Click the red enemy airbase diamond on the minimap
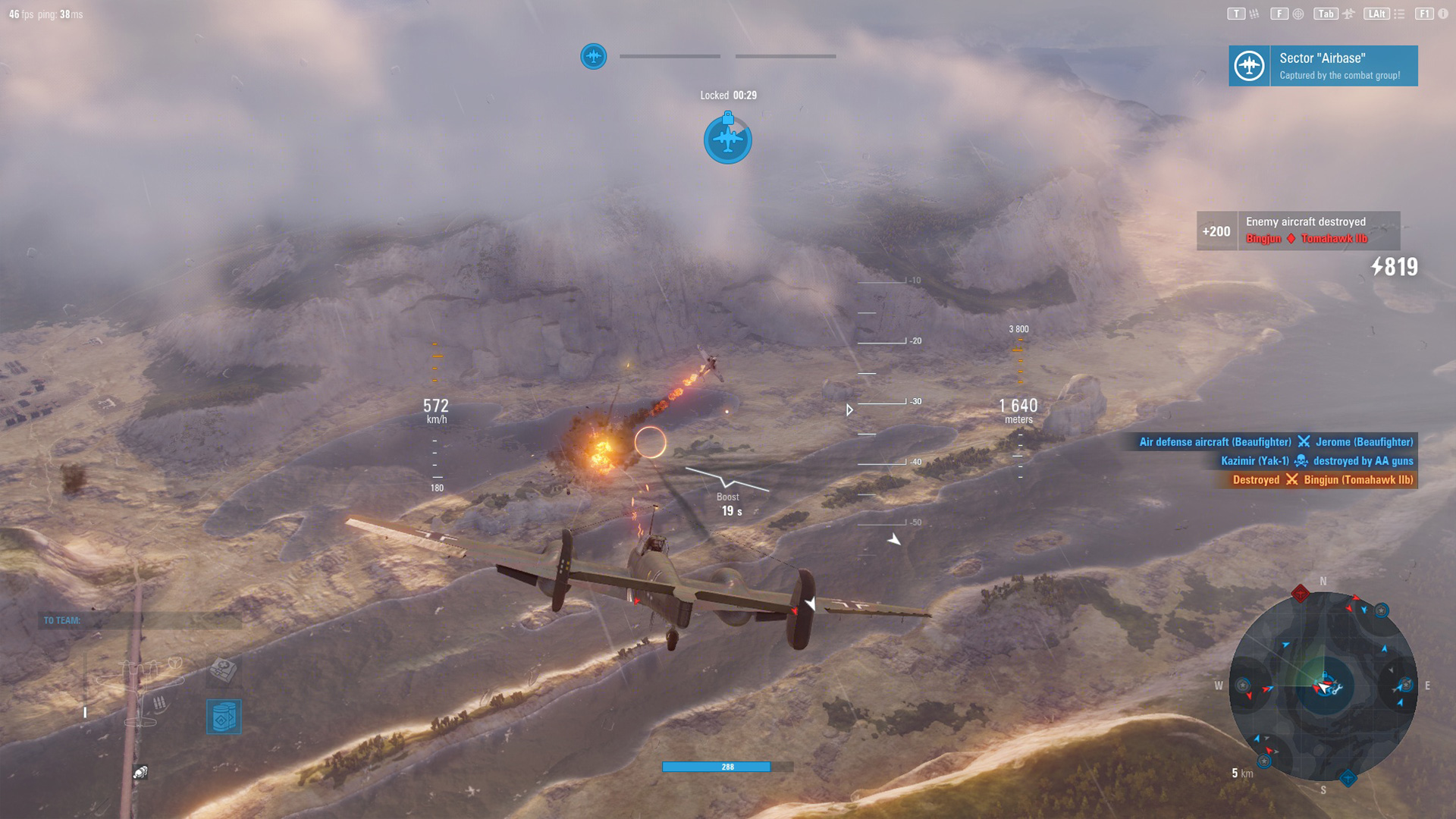 coord(1300,593)
